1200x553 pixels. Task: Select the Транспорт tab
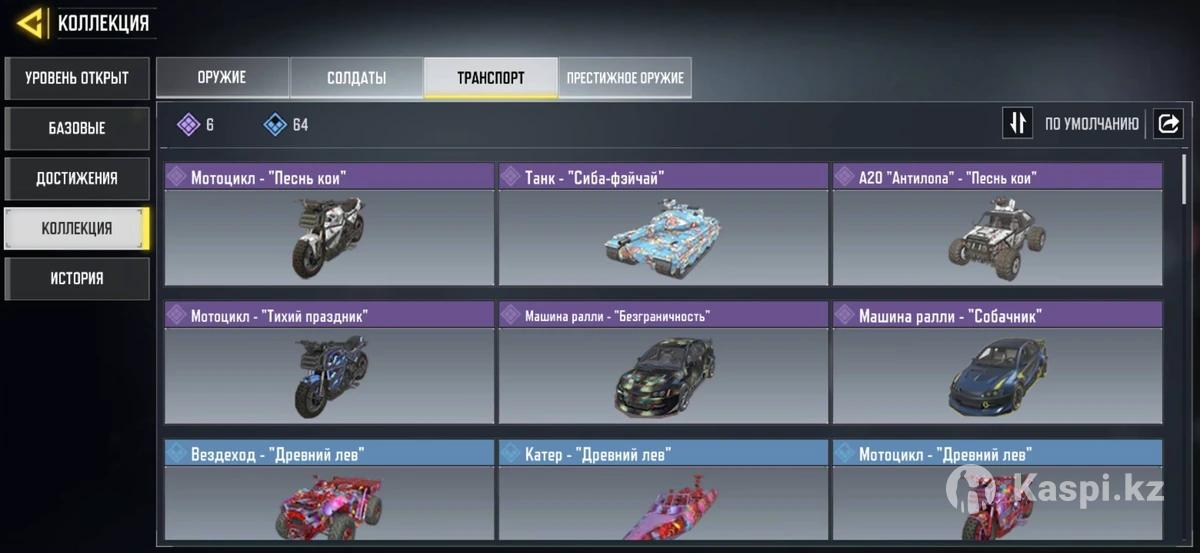(x=490, y=78)
